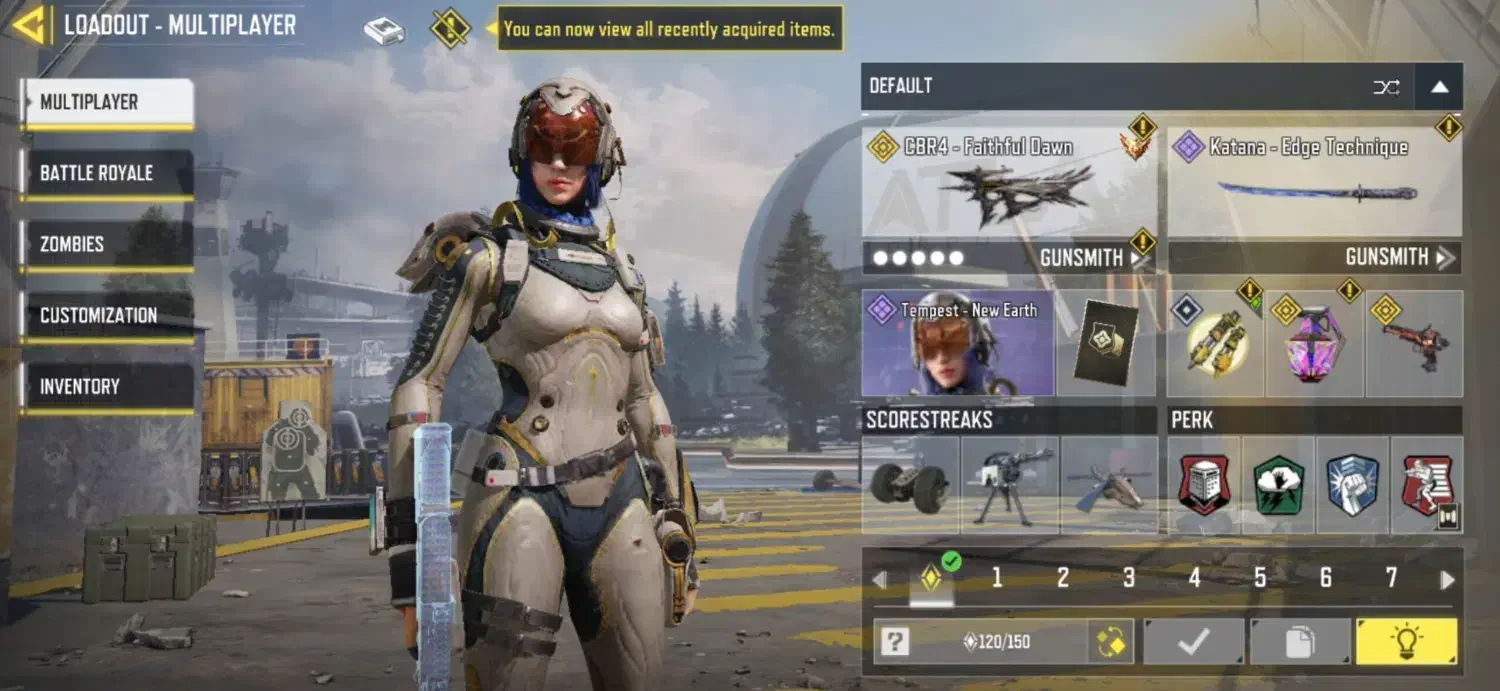Show next loadout slots with right arrow
The width and height of the screenshot is (1500, 691).
1447,580
